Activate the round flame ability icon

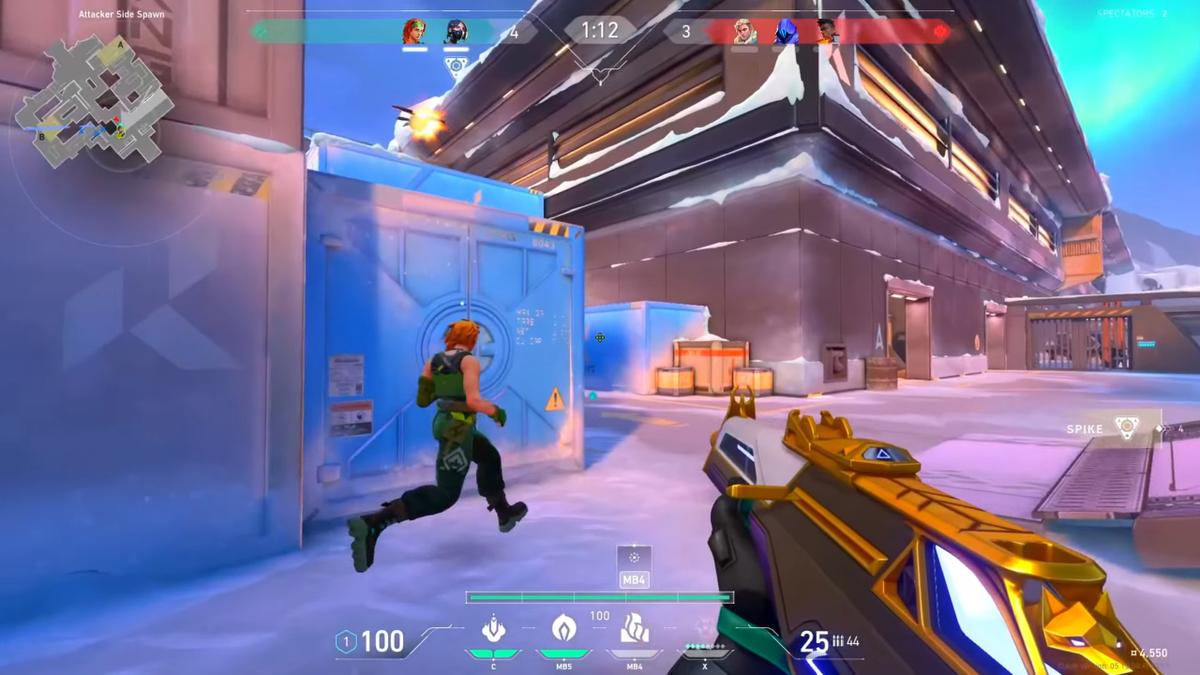(564, 629)
